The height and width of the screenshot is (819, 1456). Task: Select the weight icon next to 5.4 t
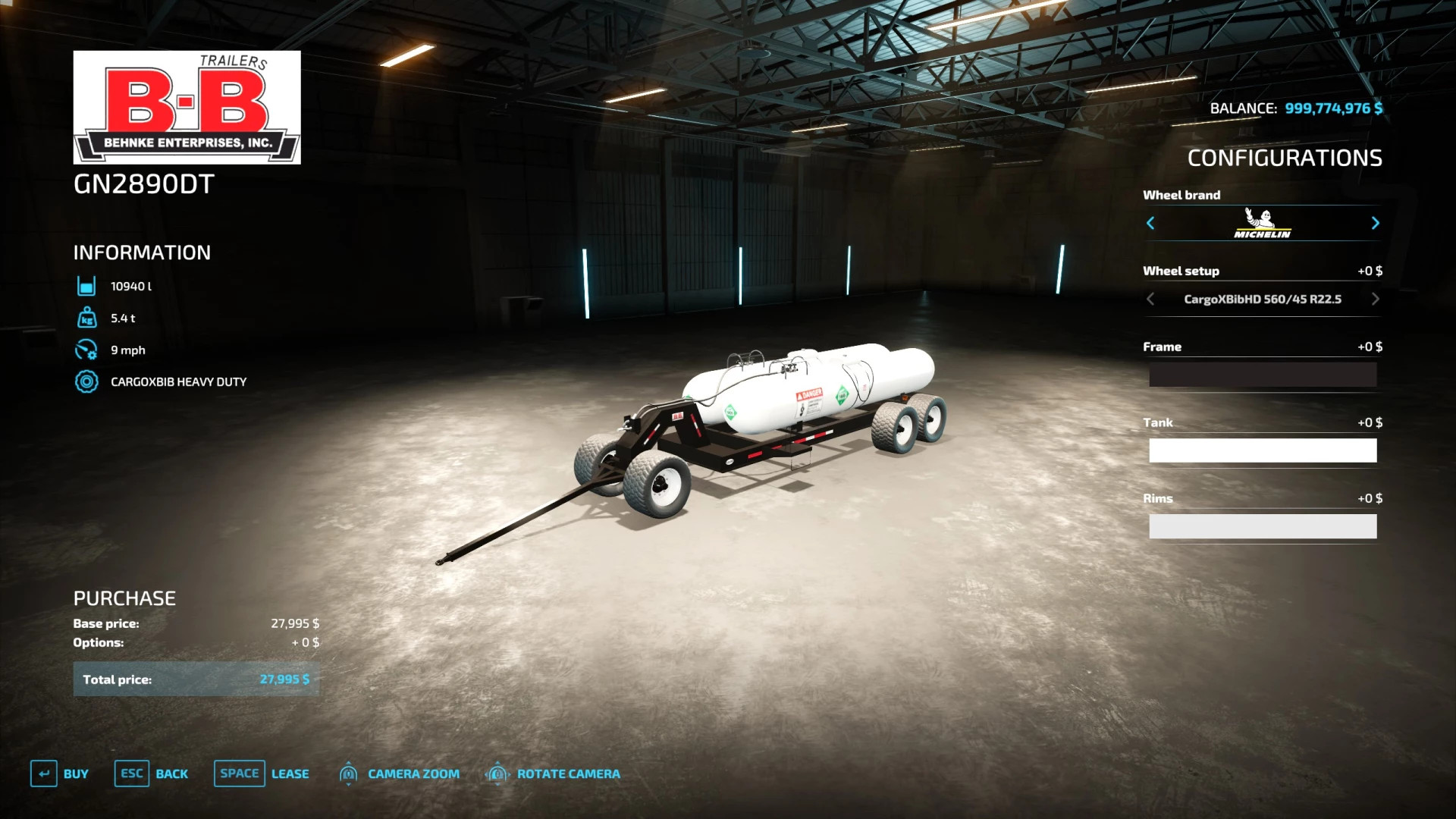[x=86, y=318]
